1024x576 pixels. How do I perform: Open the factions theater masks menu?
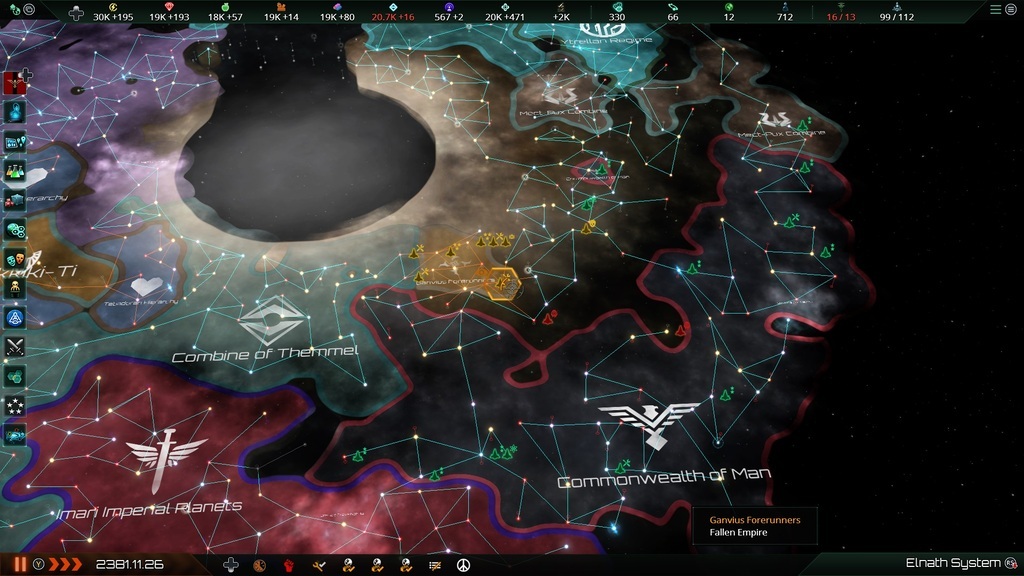15,259
